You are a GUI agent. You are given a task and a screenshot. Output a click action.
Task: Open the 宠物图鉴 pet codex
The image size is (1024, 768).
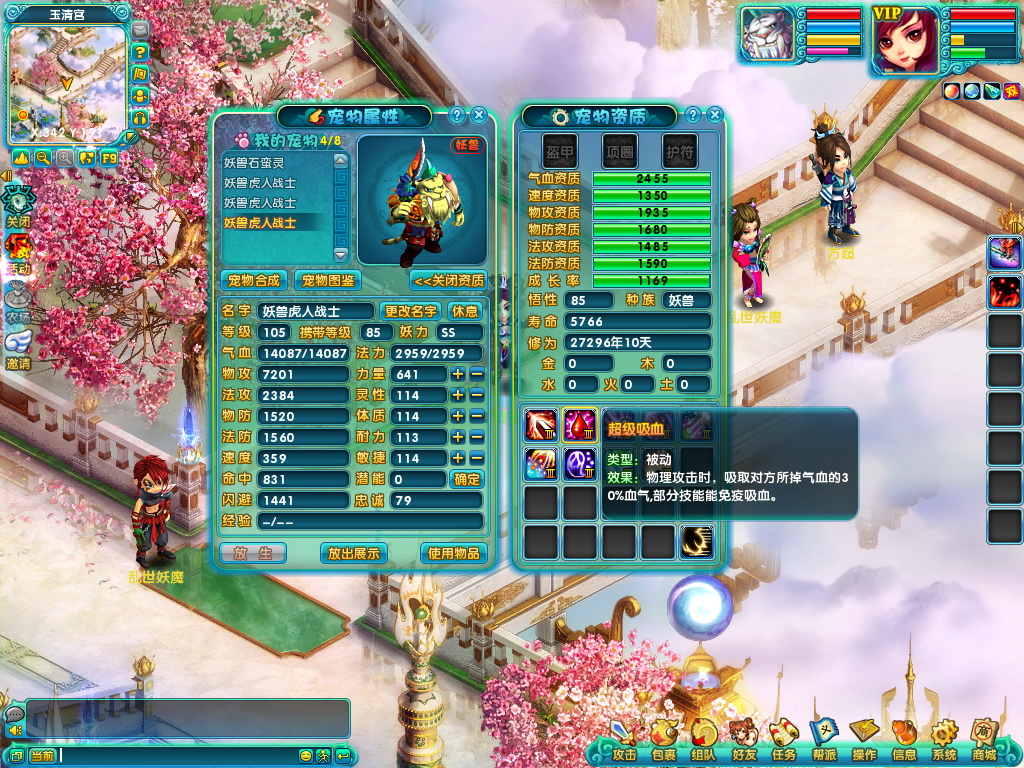[327, 280]
